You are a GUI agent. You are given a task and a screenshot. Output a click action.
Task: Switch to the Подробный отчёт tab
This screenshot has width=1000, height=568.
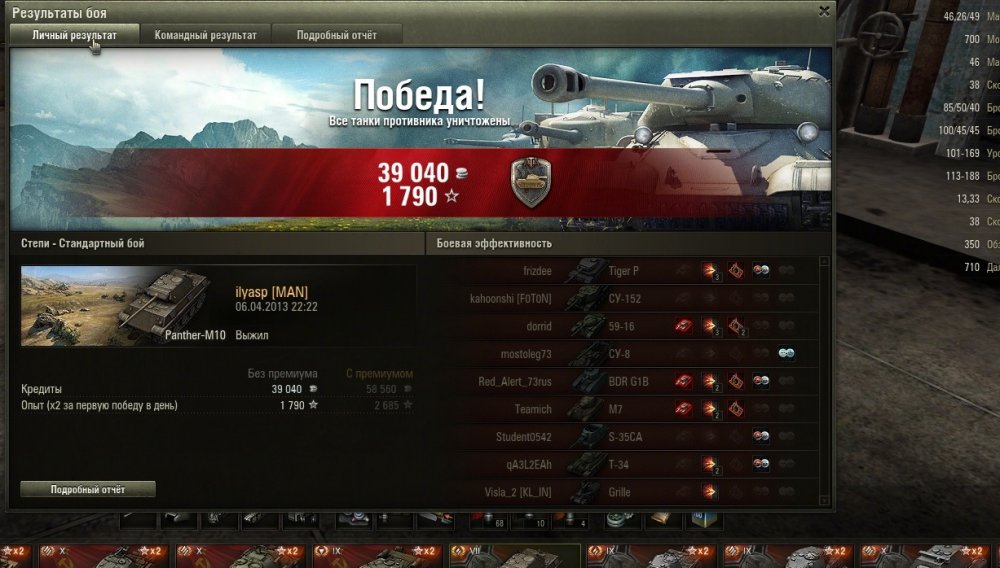[x=337, y=35]
